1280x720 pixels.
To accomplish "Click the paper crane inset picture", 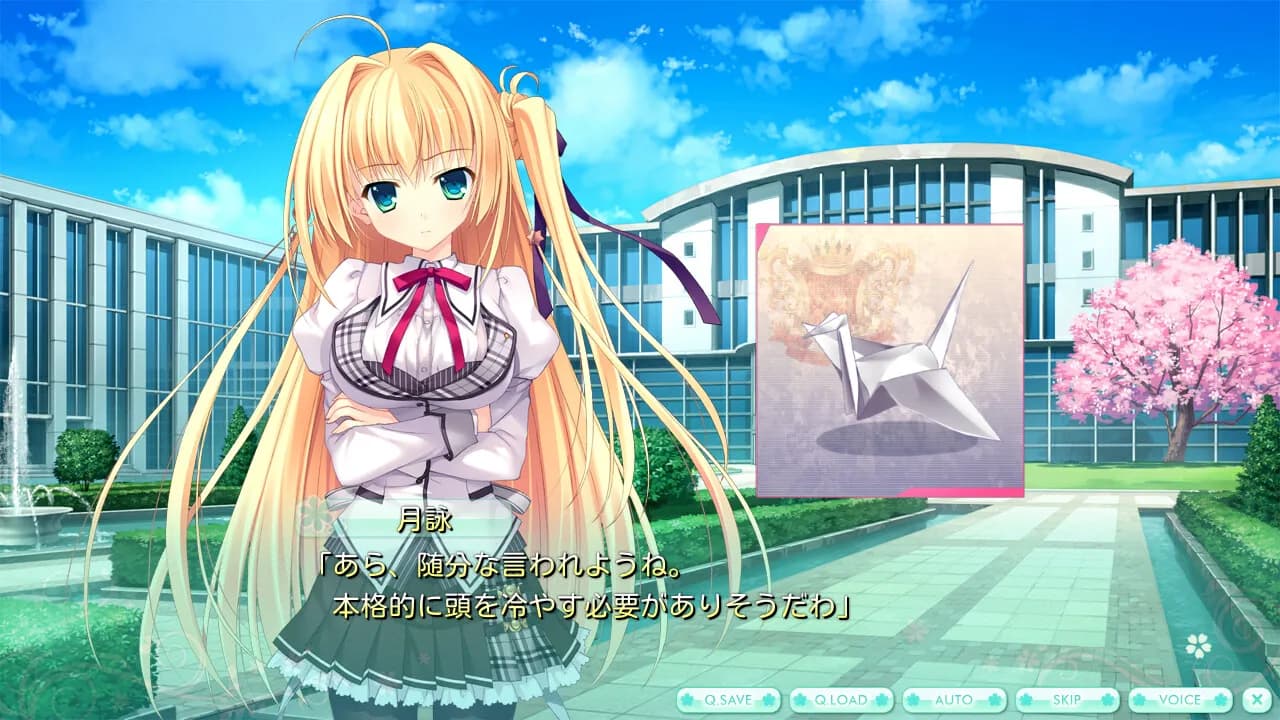I will (x=890, y=360).
